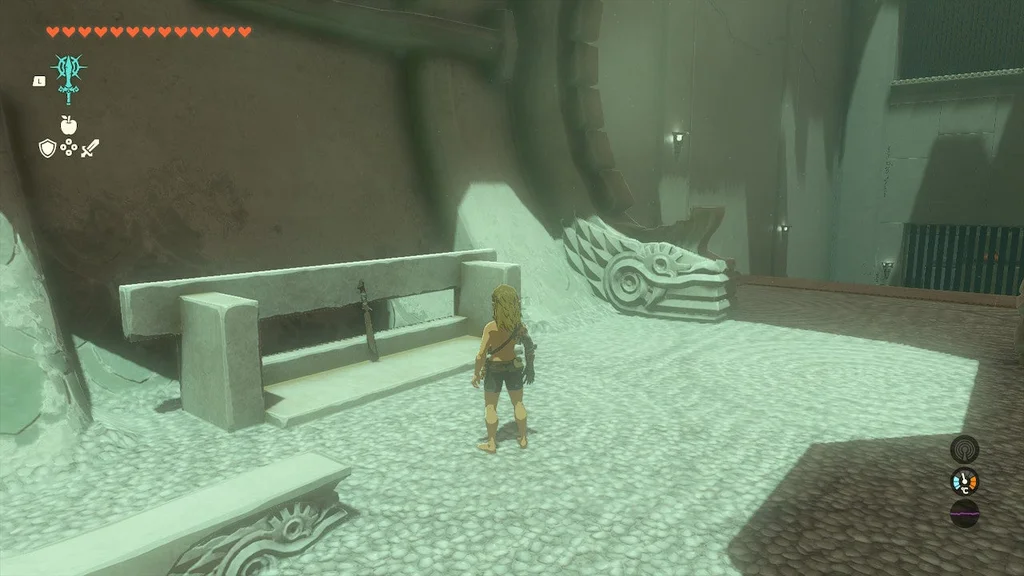Choose the sword weapon quick-select icon
The width and height of the screenshot is (1024, 576).
coord(90,148)
